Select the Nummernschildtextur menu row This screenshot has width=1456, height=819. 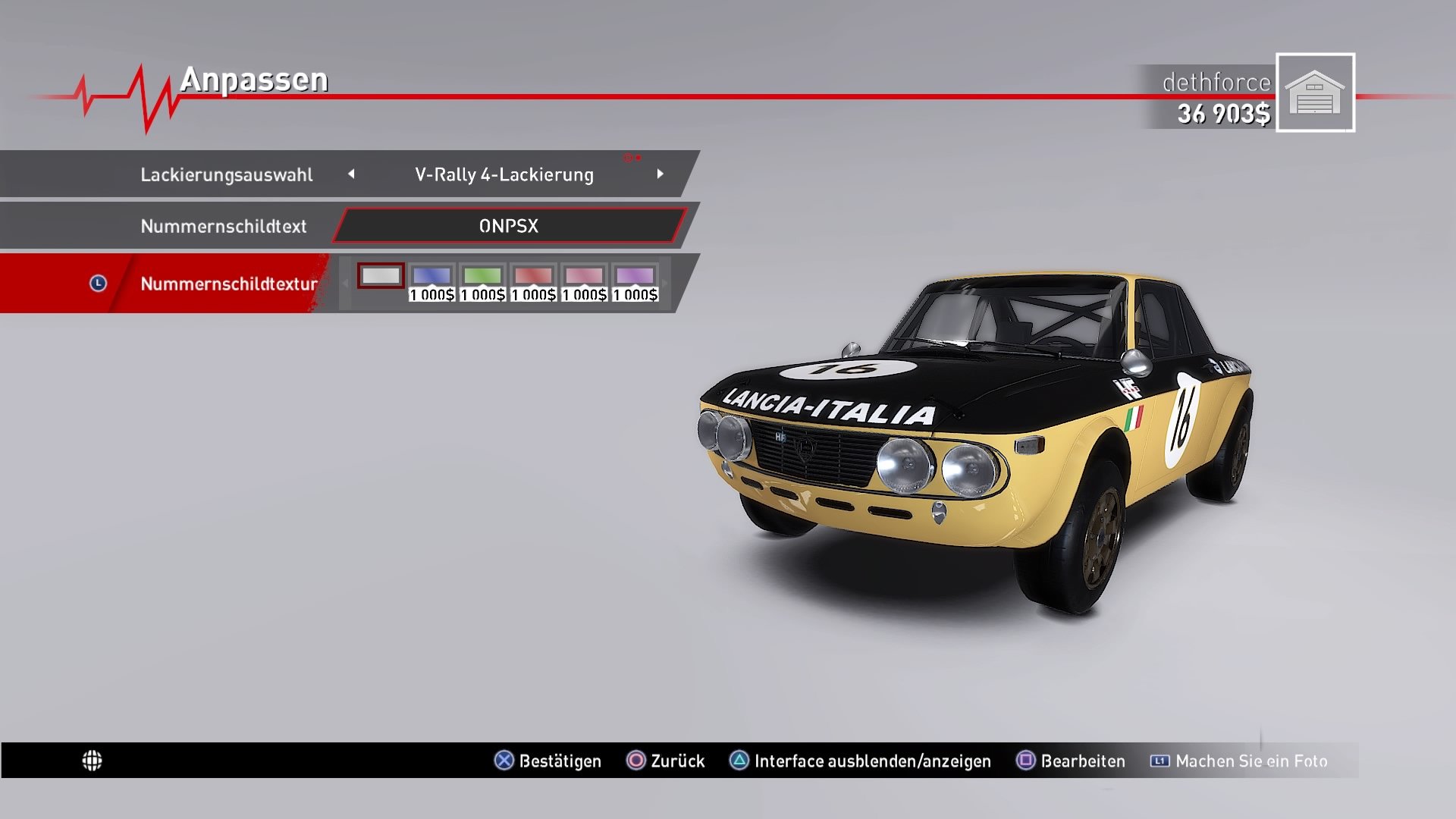pos(227,284)
